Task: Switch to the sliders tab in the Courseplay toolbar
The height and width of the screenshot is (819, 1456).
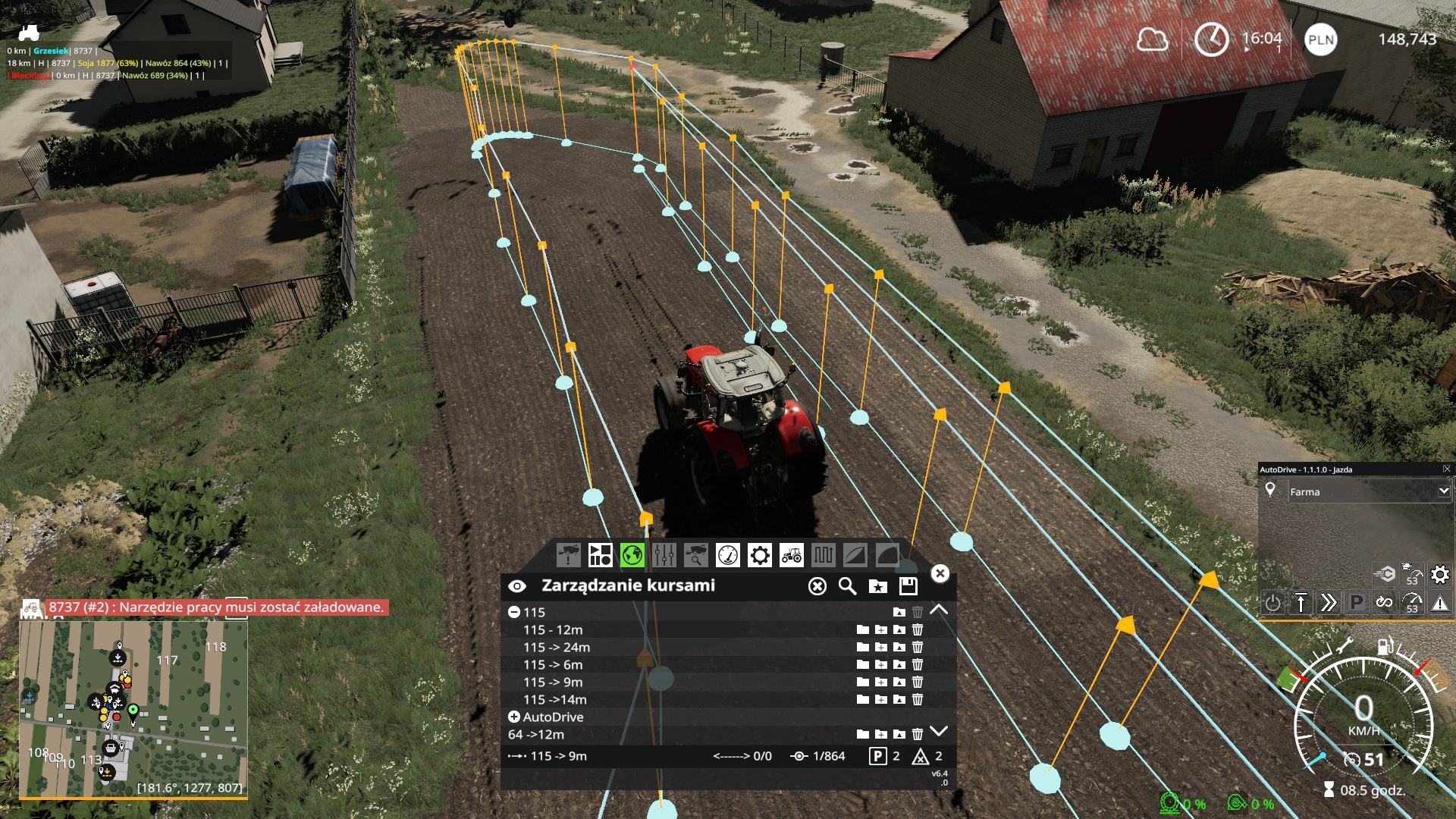Action: (x=664, y=556)
